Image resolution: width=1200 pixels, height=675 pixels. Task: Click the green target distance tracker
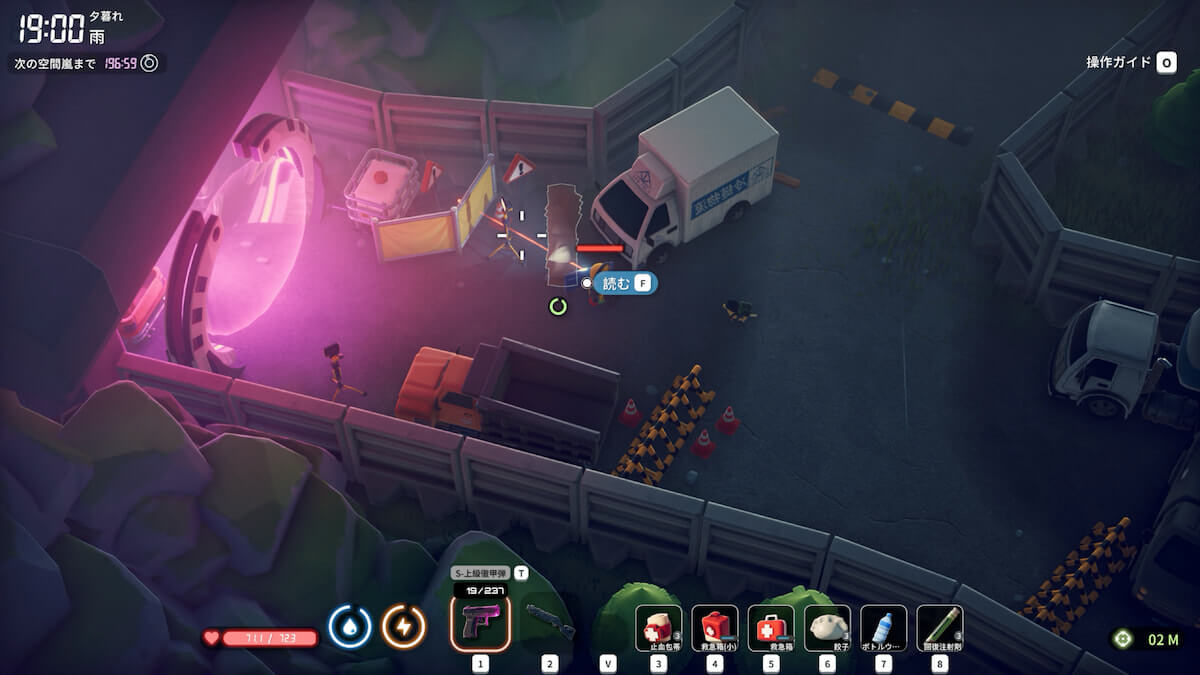click(1122, 638)
